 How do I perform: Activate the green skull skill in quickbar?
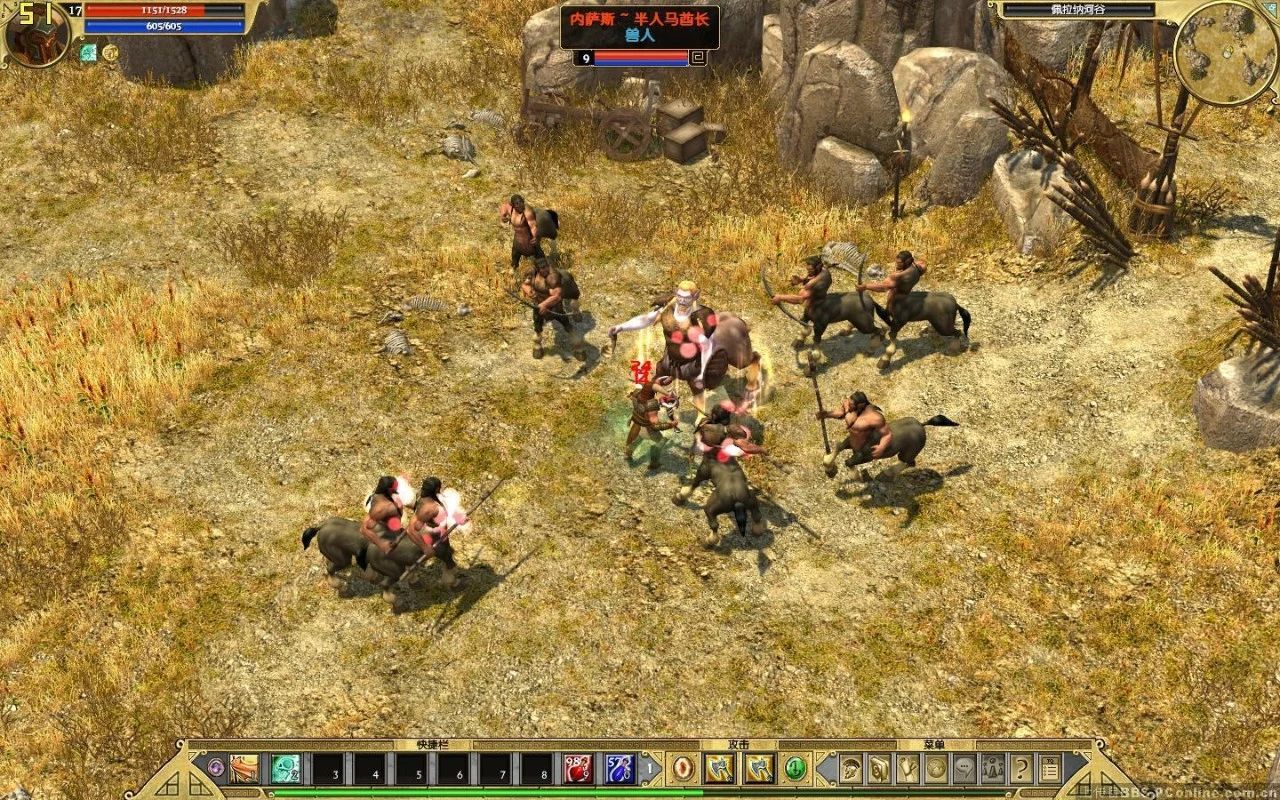286,769
